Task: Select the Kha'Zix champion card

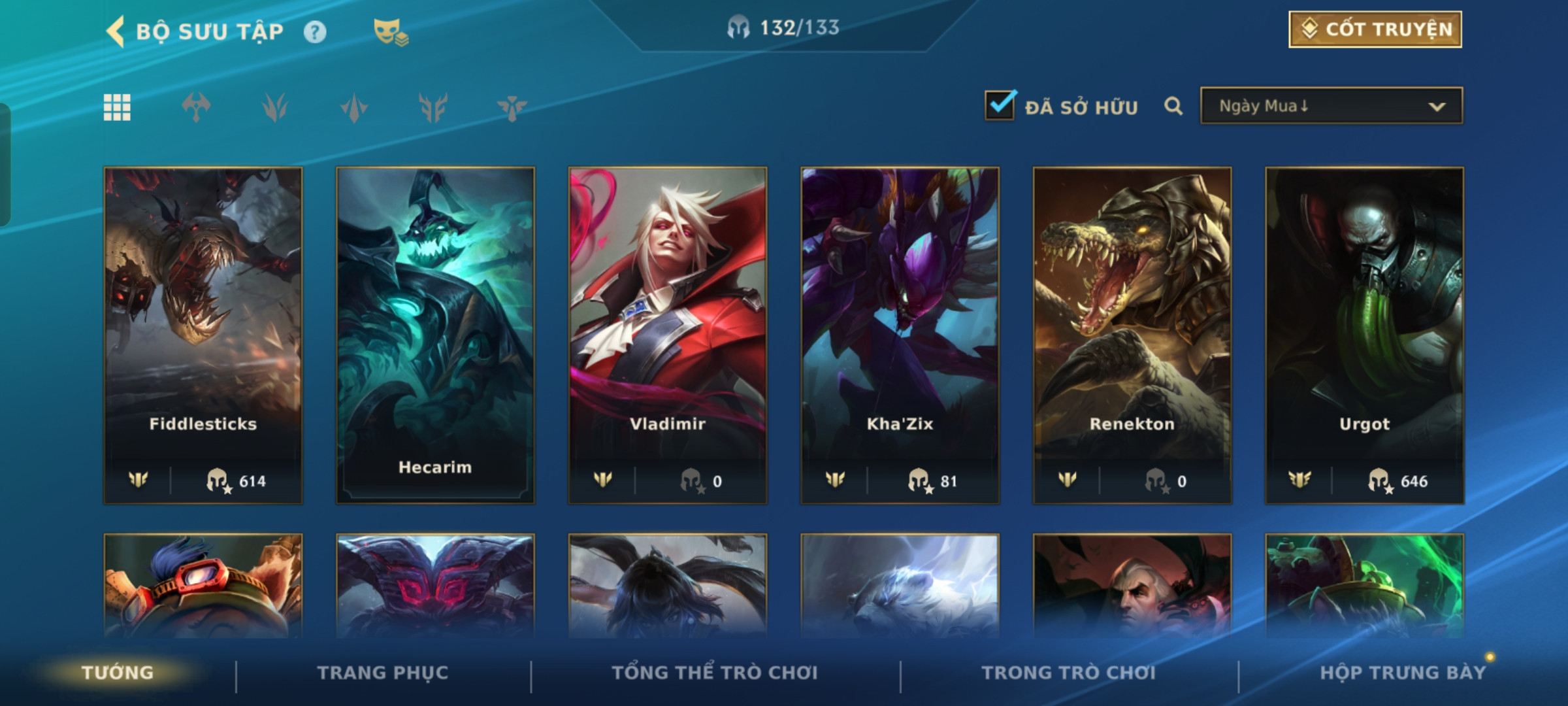Action: (900, 335)
